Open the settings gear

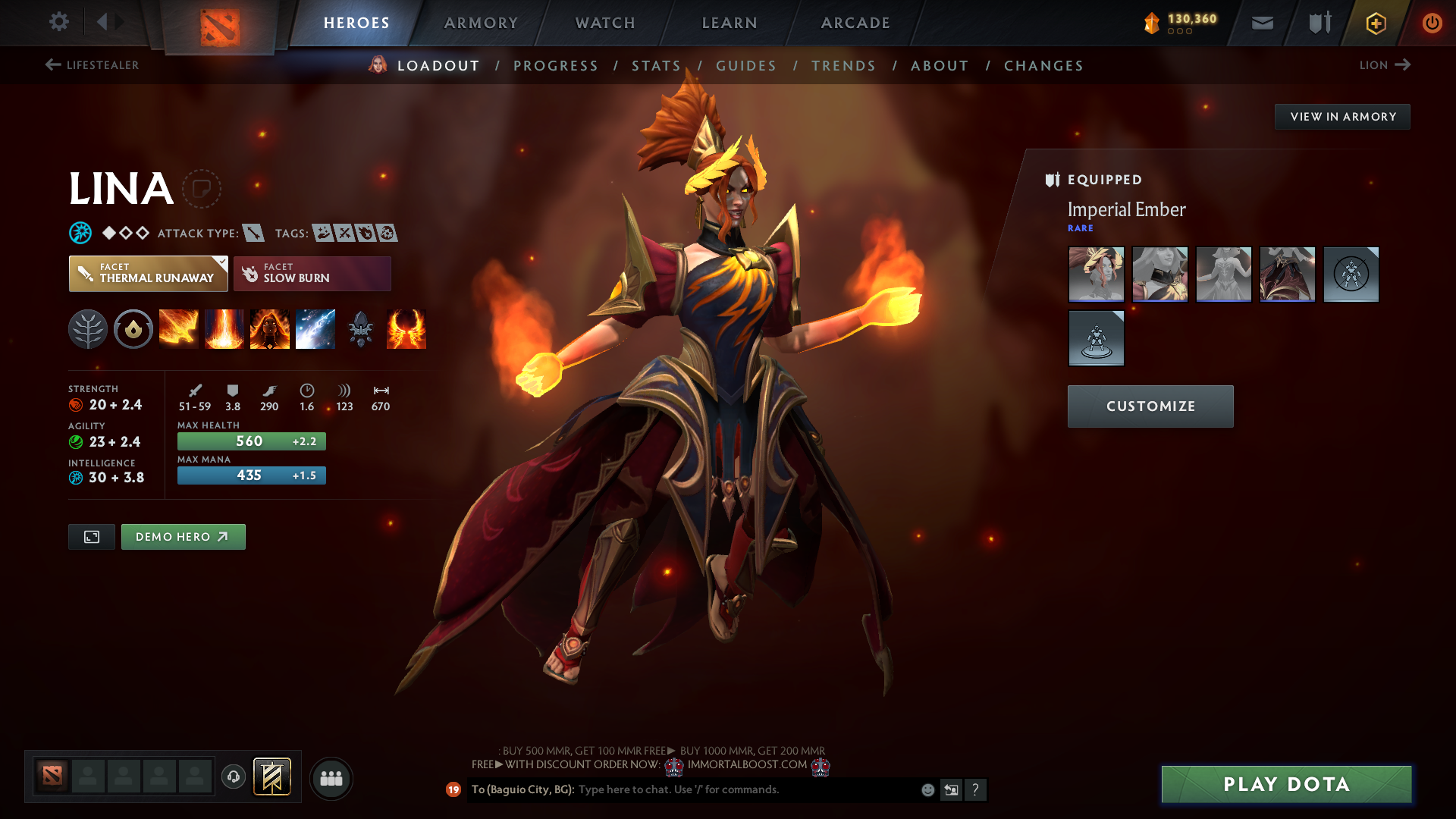coord(59,22)
